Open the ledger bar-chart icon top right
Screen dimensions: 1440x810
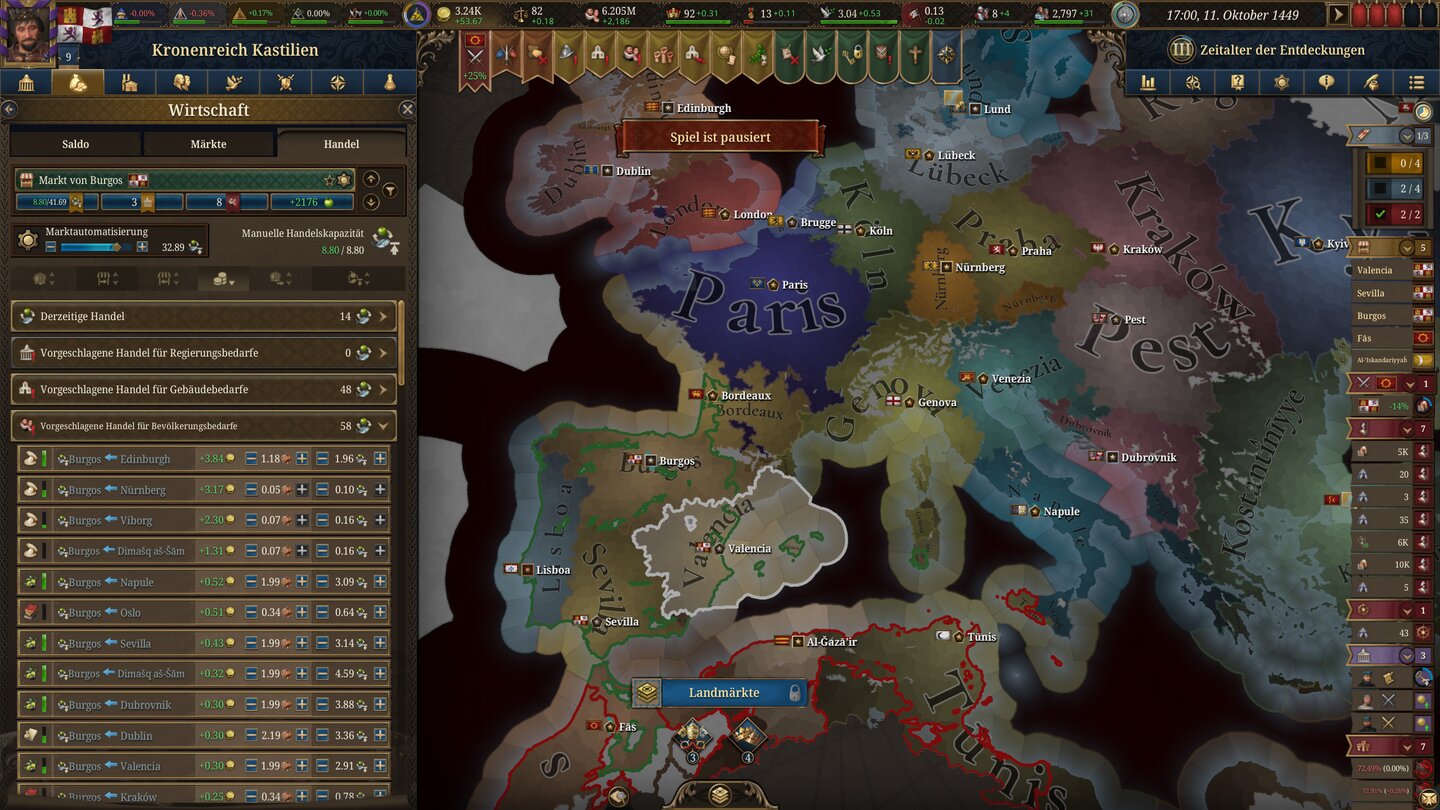tap(1147, 82)
